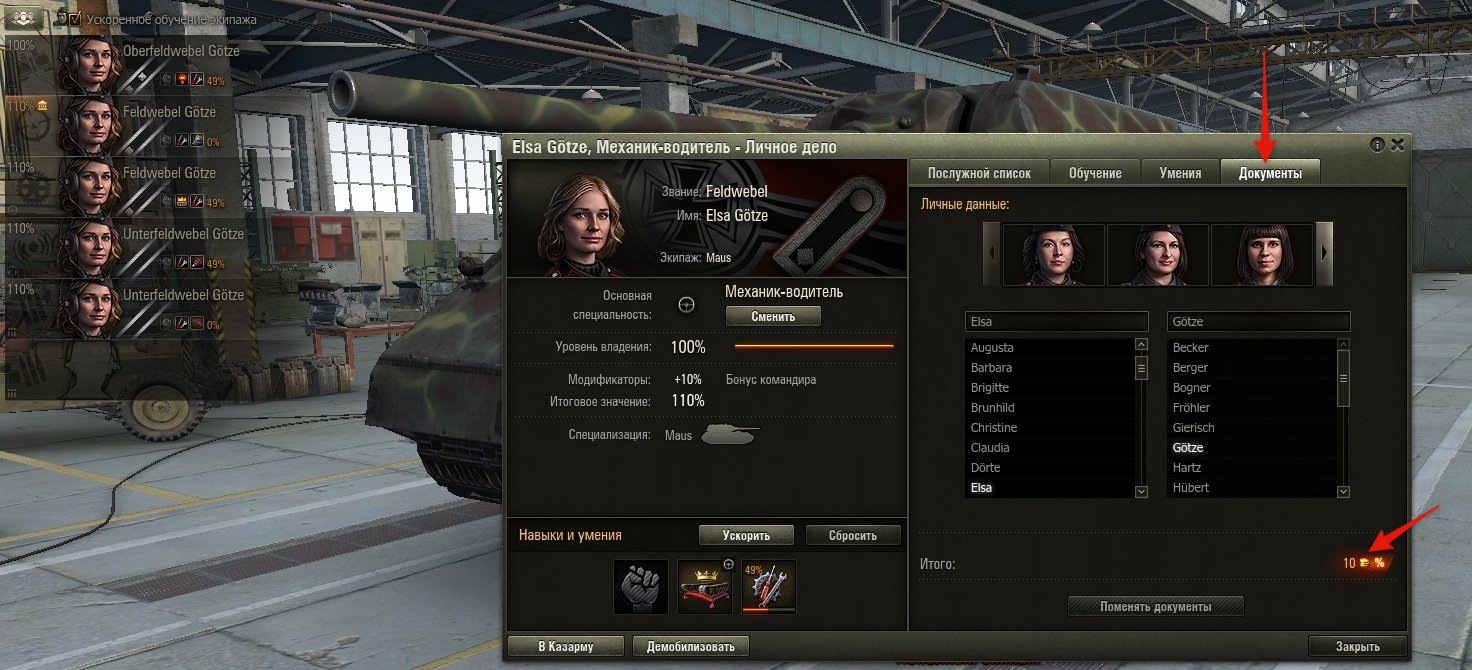Pick the first name Claudia
1472x670 pixels.
coord(990,448)
